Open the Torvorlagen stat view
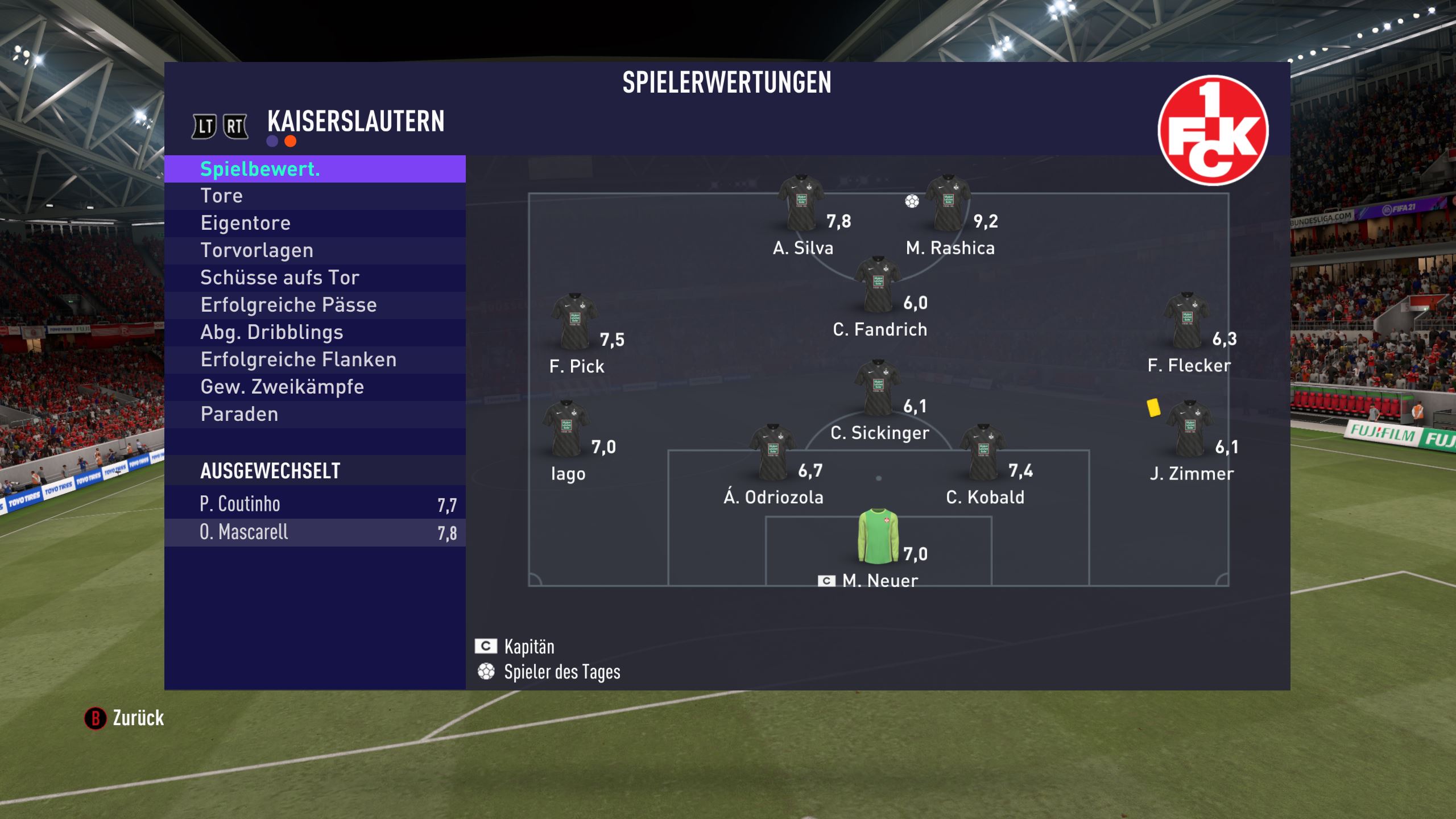The image size is (1456, 819). click(x=315, y=250)
